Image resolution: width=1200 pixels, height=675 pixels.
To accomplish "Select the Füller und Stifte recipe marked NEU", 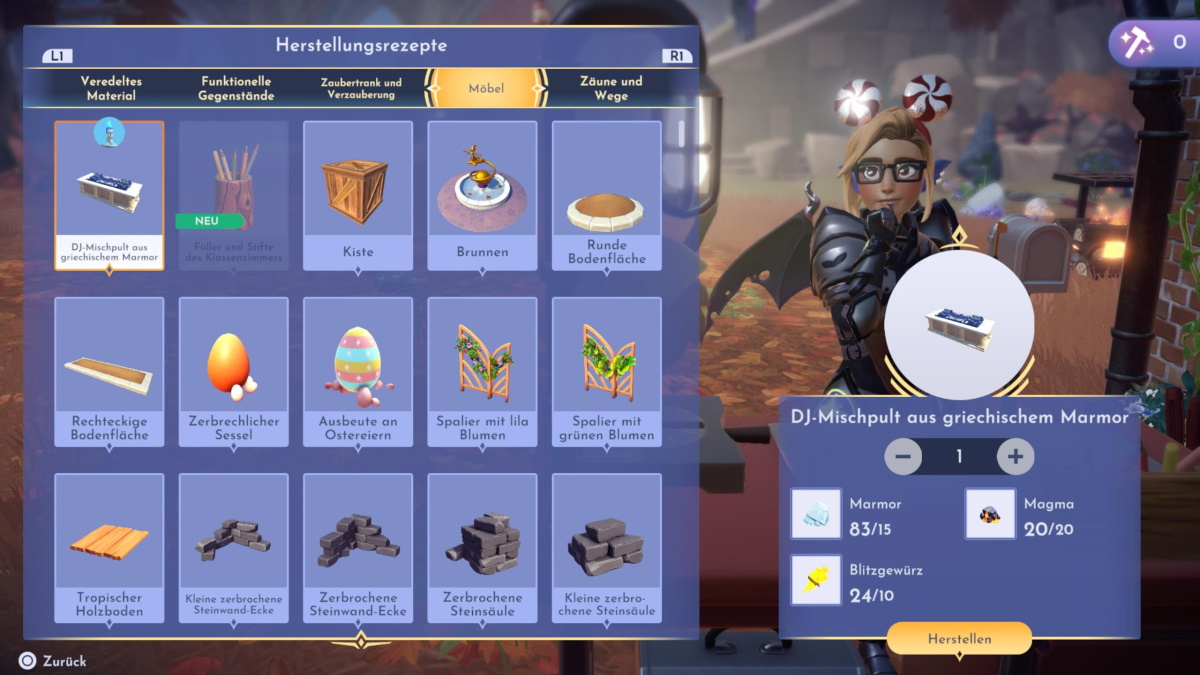I will 234,195.
